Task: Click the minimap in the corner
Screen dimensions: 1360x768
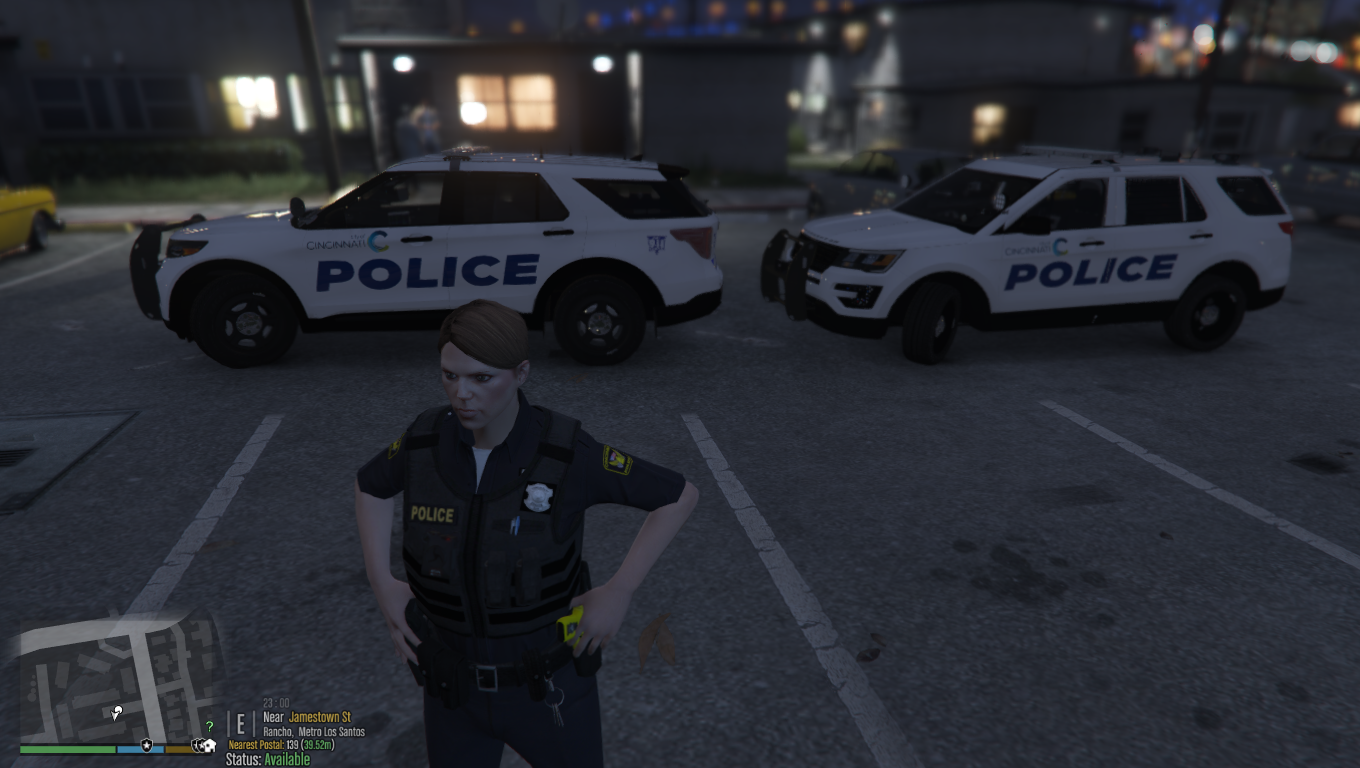Action: 120,680
